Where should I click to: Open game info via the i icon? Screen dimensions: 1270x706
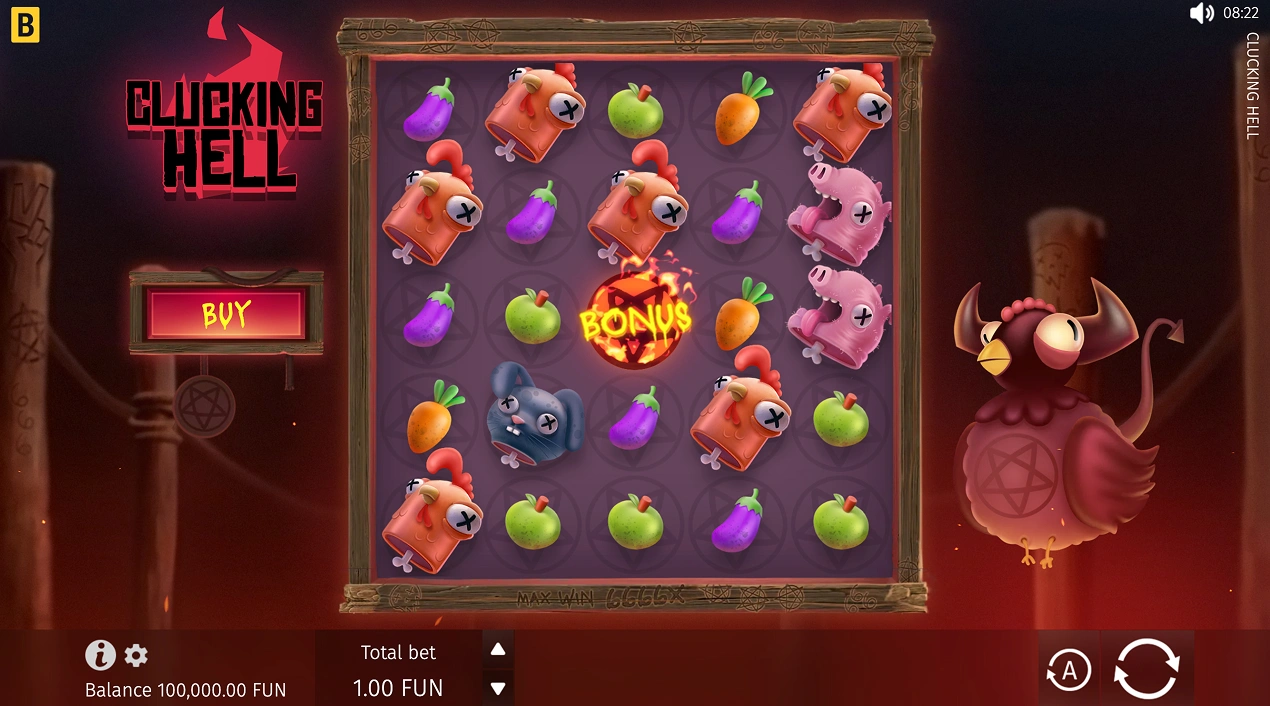click(100, 655)
